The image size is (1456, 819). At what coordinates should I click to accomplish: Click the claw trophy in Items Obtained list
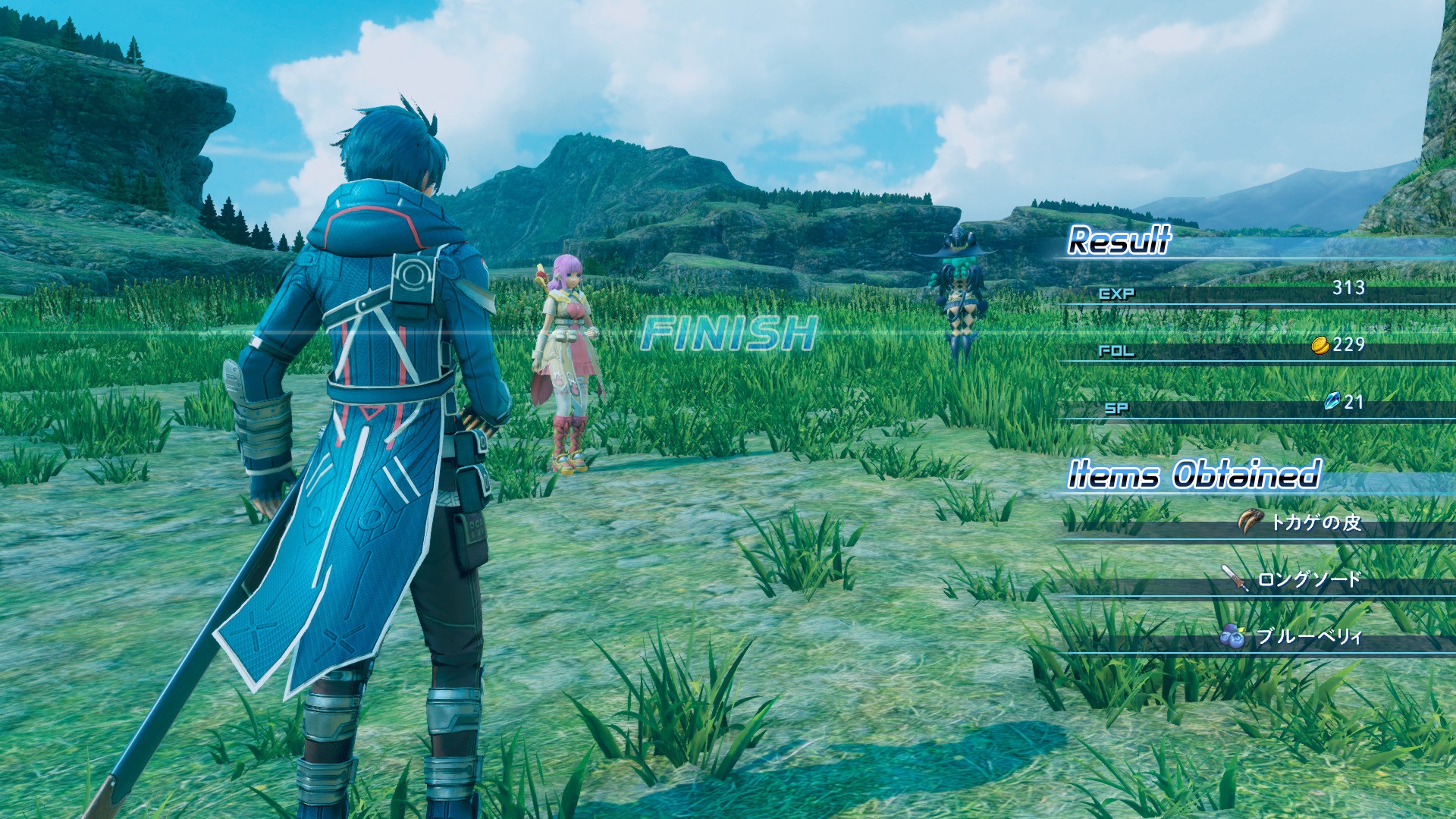1250,521
